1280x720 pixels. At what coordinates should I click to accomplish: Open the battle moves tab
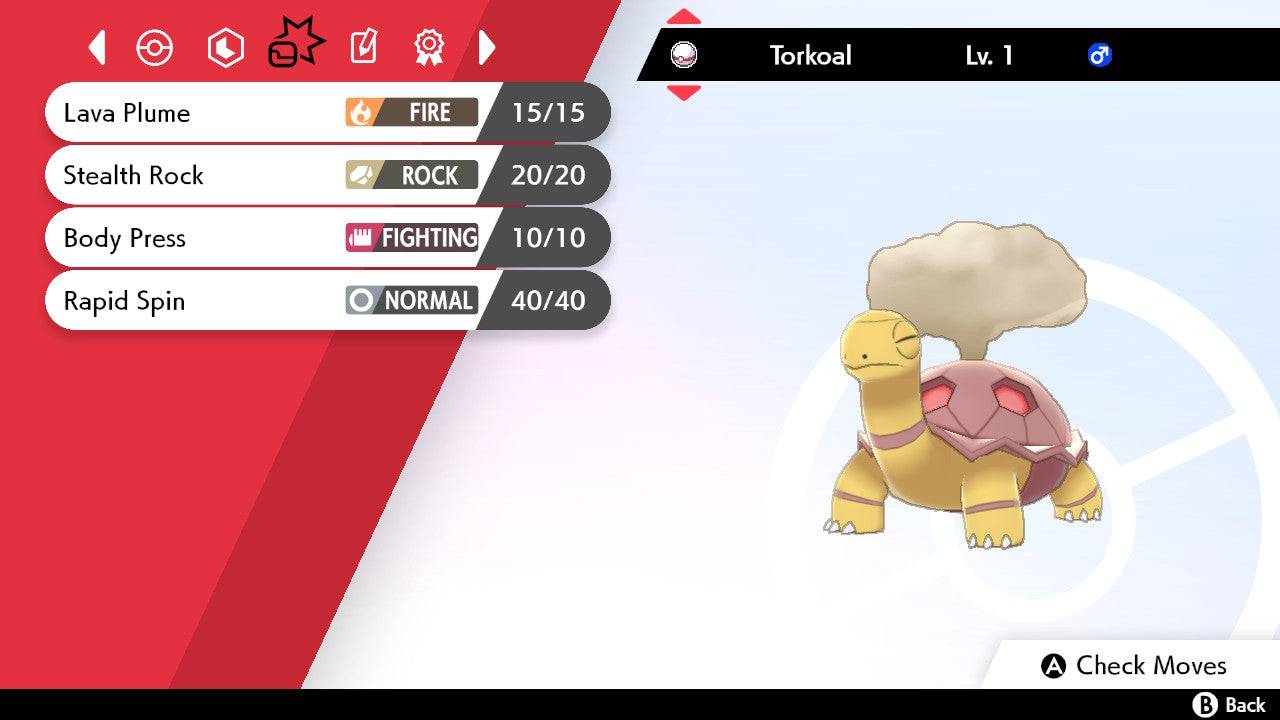[295, 46]
